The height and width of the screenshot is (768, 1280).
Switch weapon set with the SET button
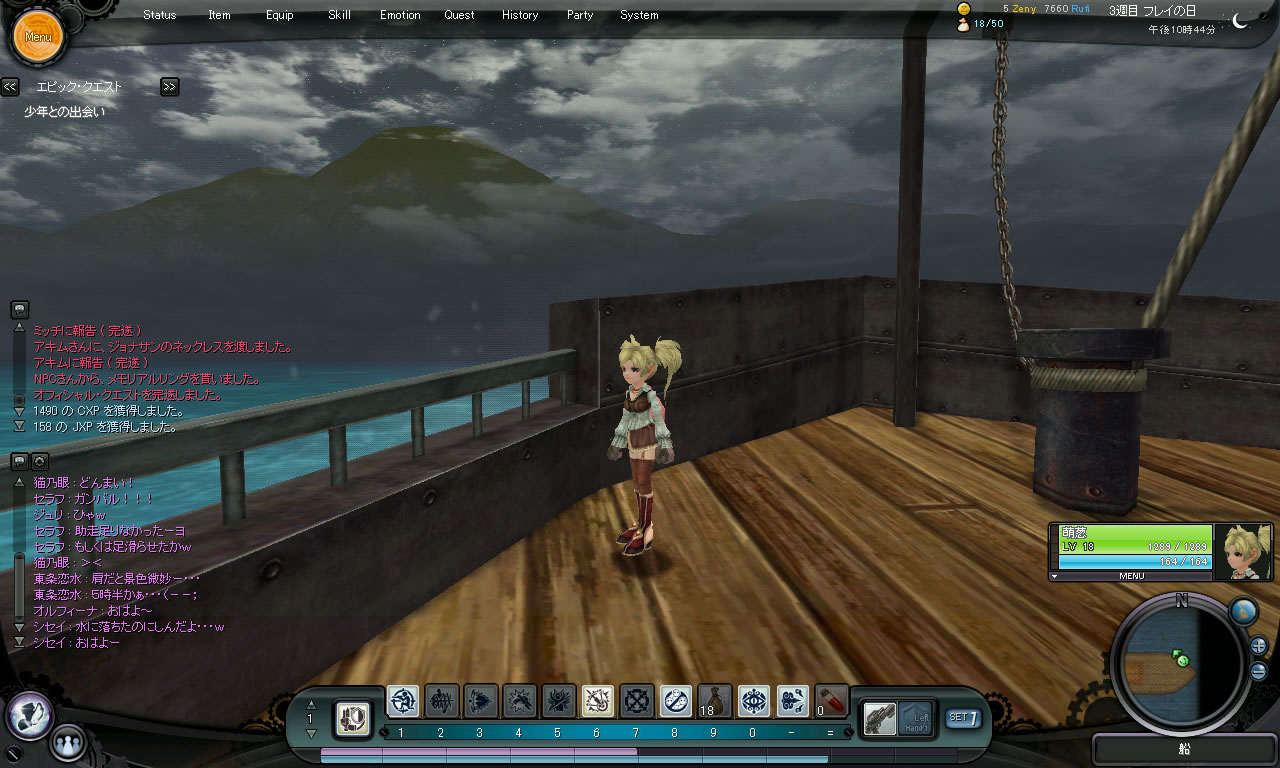(x=963, y=717)
